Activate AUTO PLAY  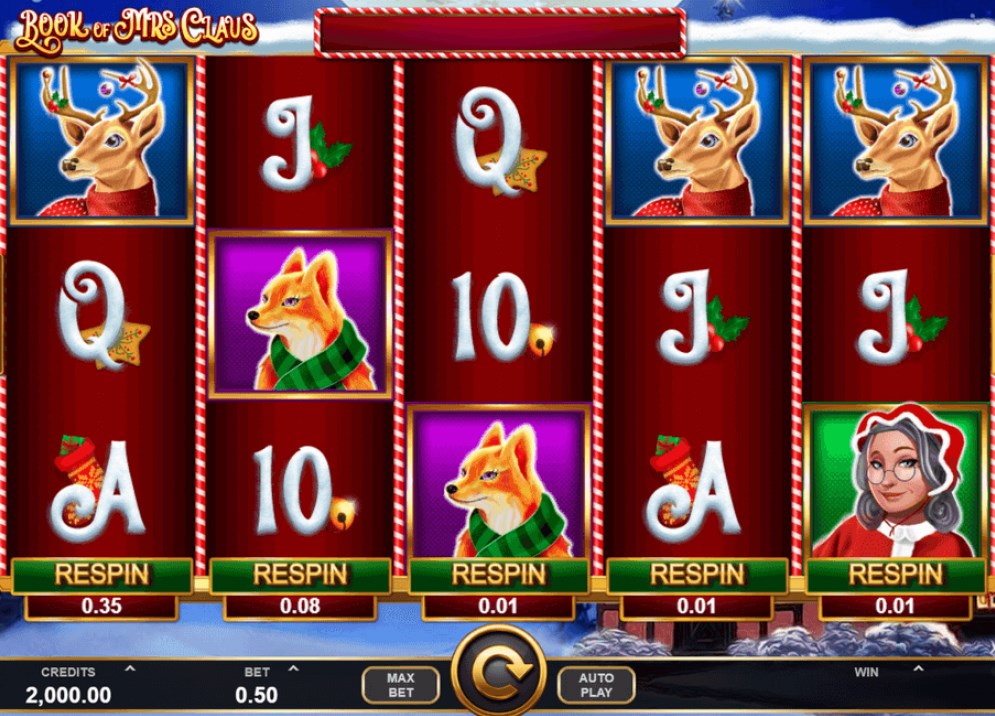click(596, 685)
